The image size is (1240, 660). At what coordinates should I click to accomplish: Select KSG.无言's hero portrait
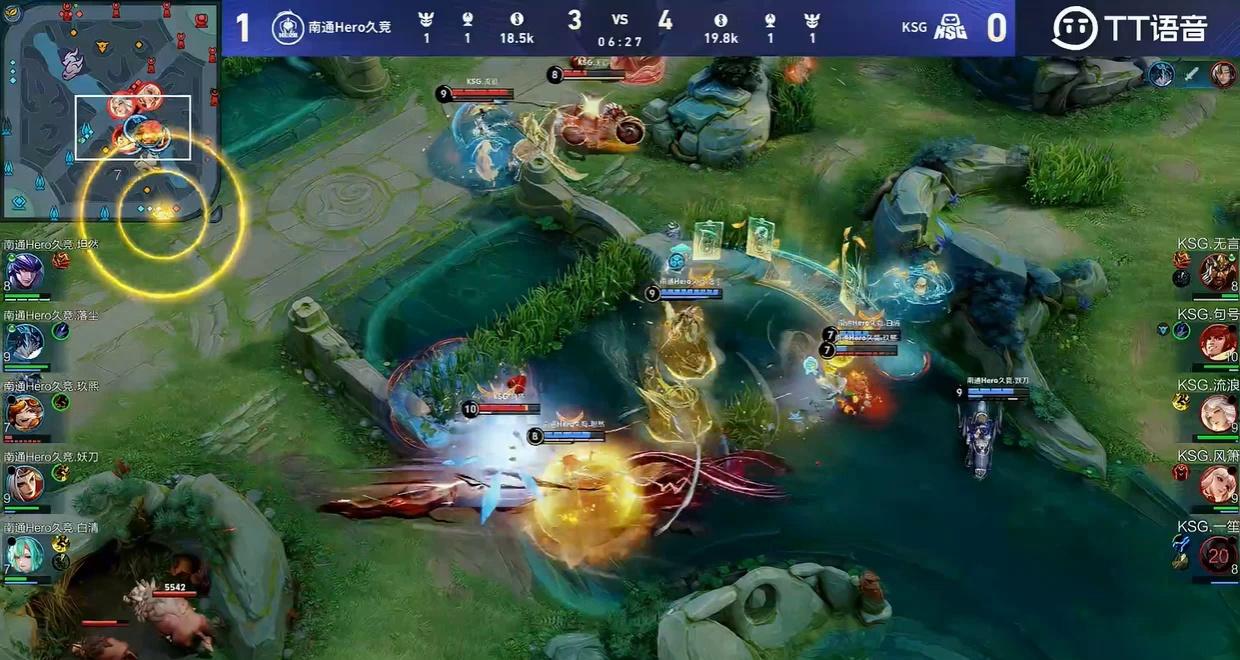pyautogui.click(x=1218, y=271)
